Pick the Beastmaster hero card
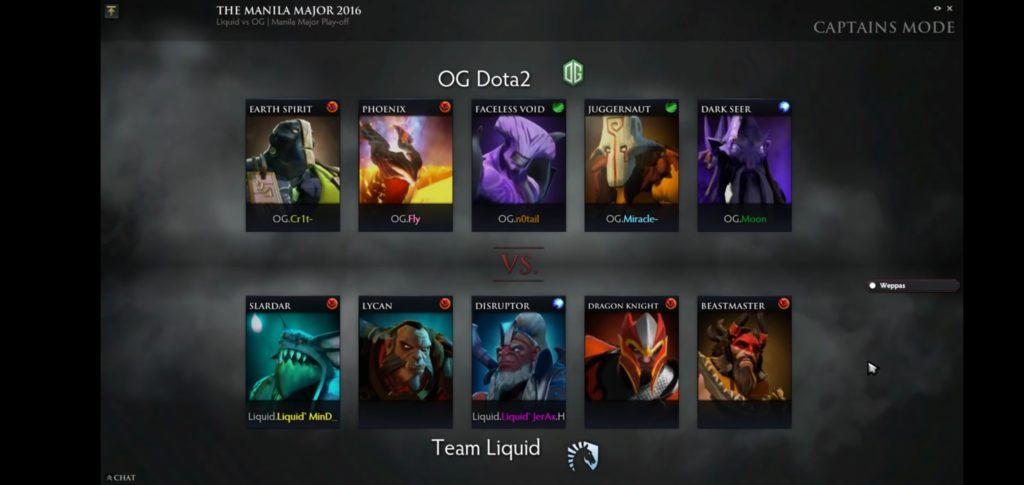The image size is (1024, 485). tap(745, 357)
